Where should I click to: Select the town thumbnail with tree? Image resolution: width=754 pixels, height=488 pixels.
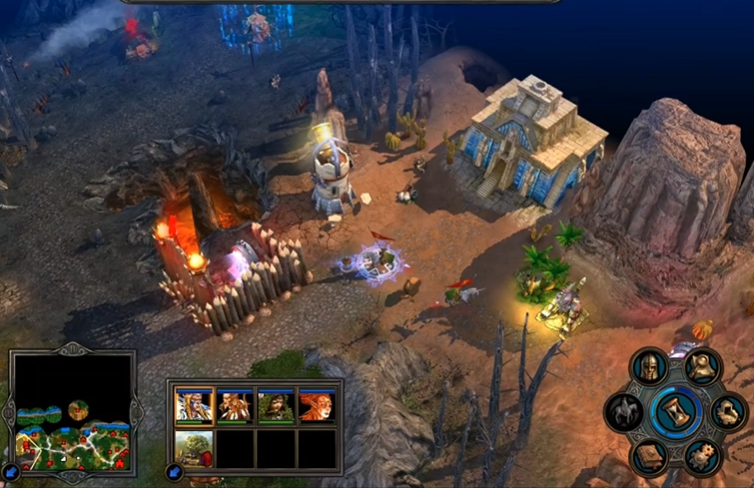194,448
